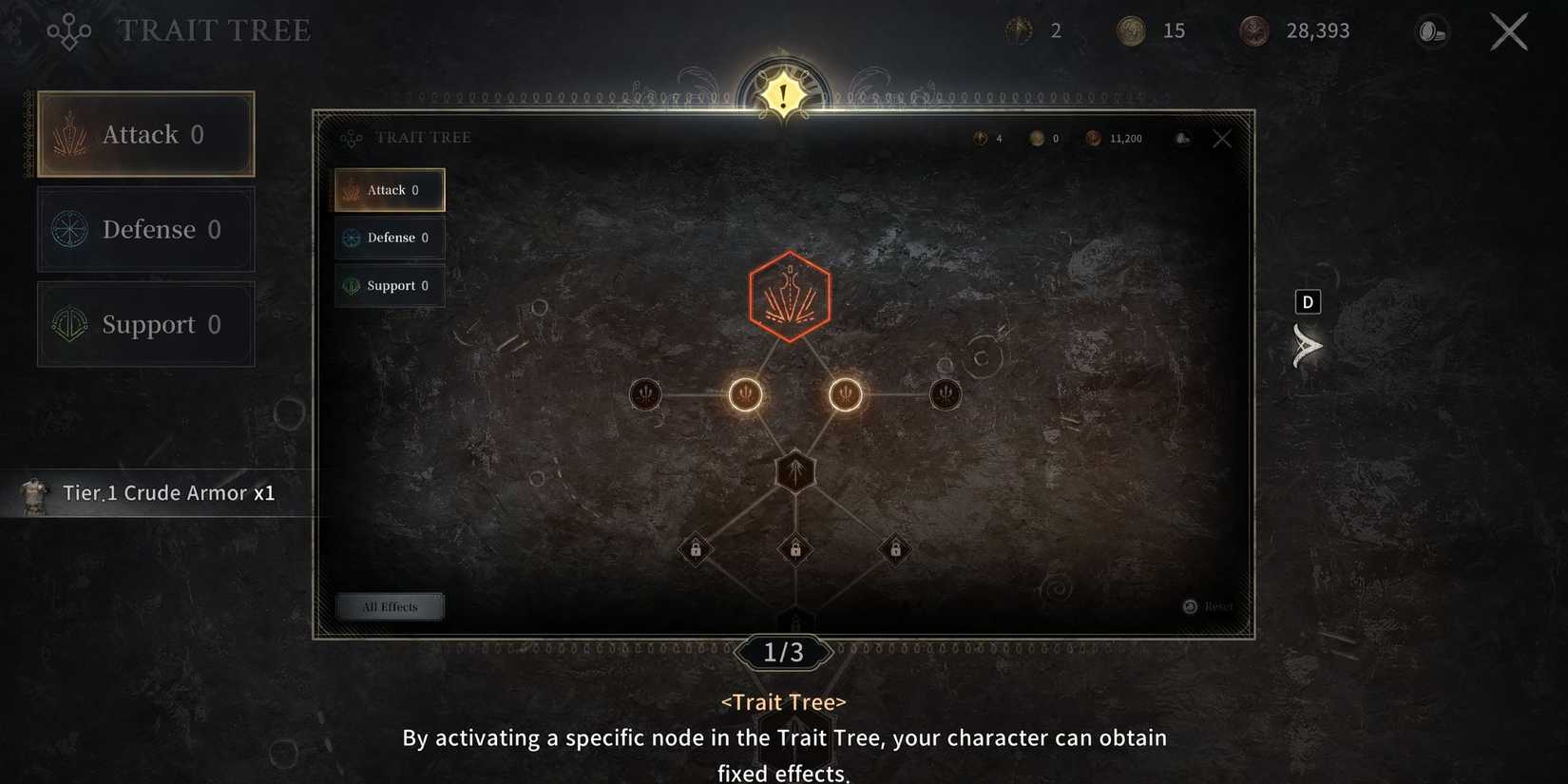
Task: Select Defense 0 from the left sidebar
Action: pyautogui.click(x=144, y=229)
